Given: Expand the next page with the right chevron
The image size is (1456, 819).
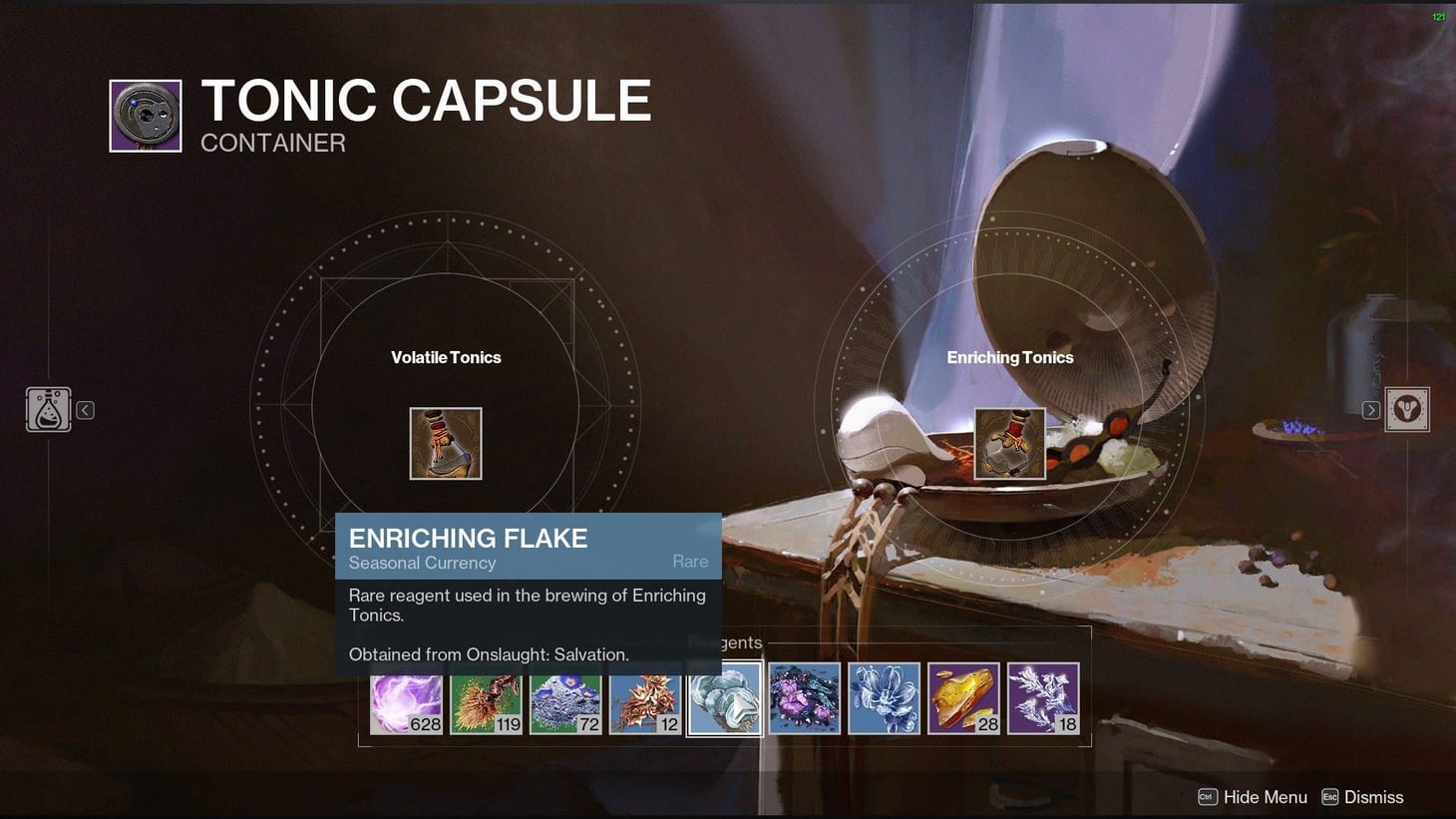Looking at the screenshot, I should click(x=1369, y=409).
